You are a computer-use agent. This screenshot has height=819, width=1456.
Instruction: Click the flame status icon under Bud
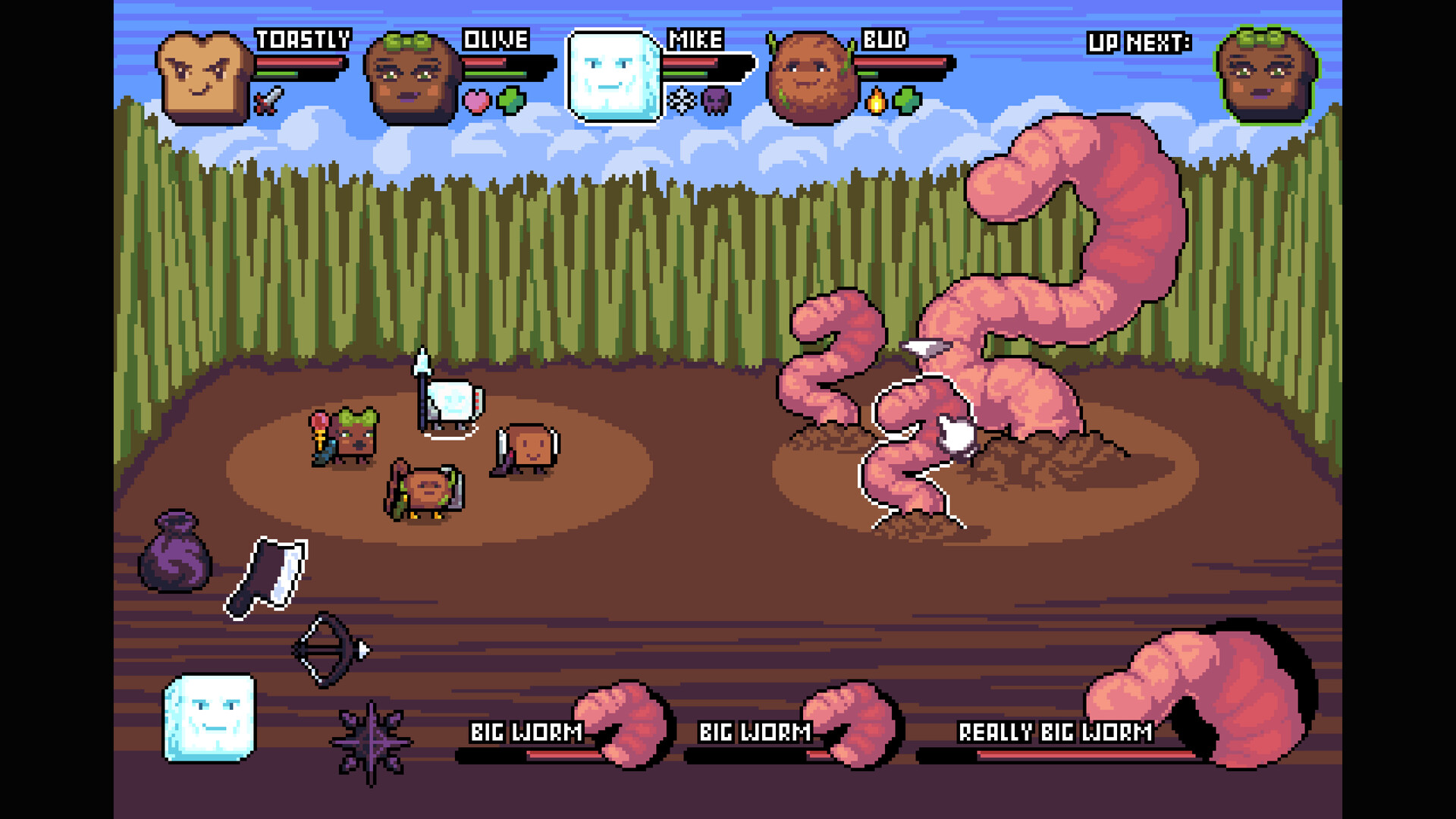pyautogui.click(x=877, y=99)
